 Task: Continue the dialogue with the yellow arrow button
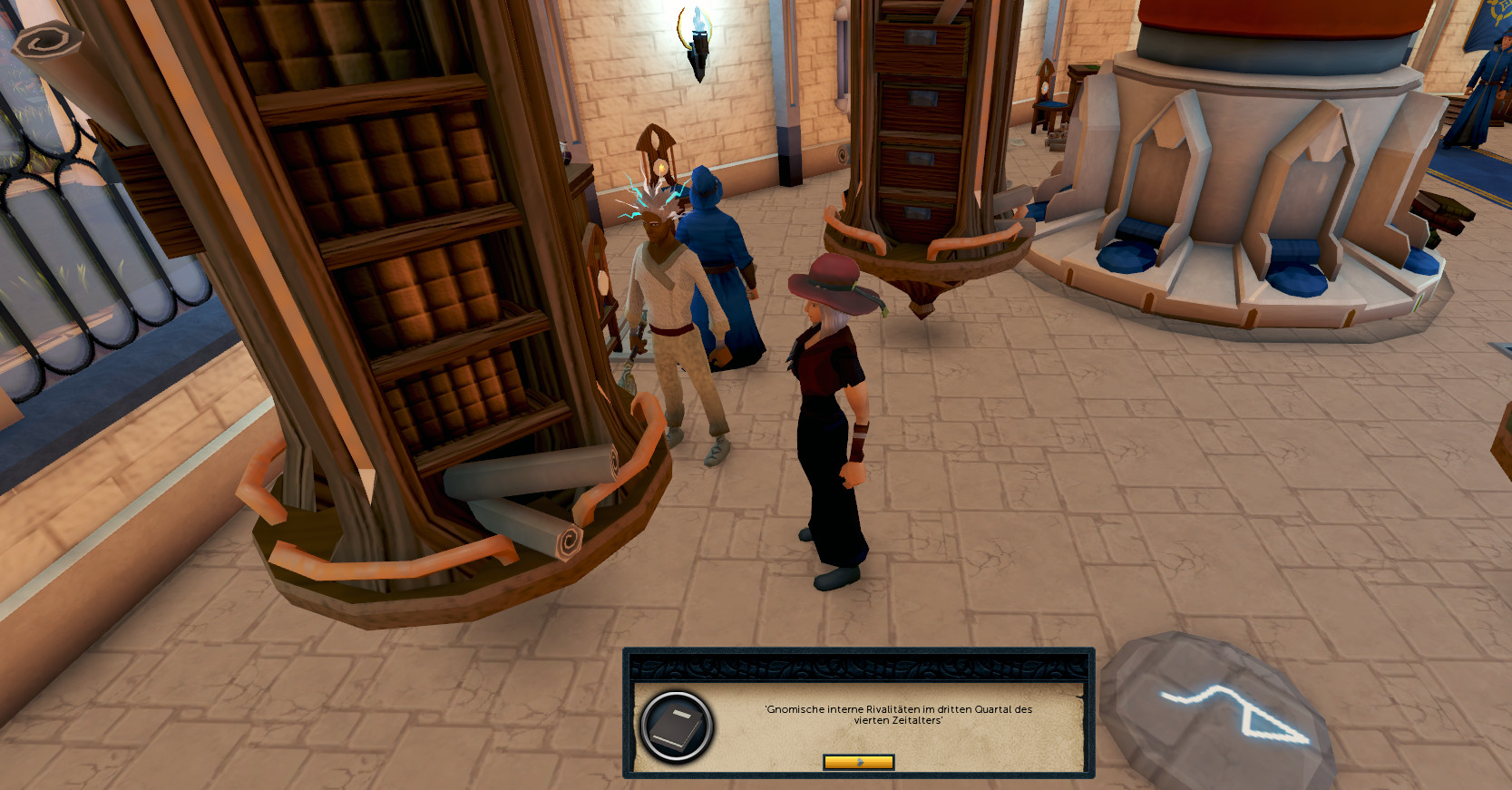click(858, 762)
